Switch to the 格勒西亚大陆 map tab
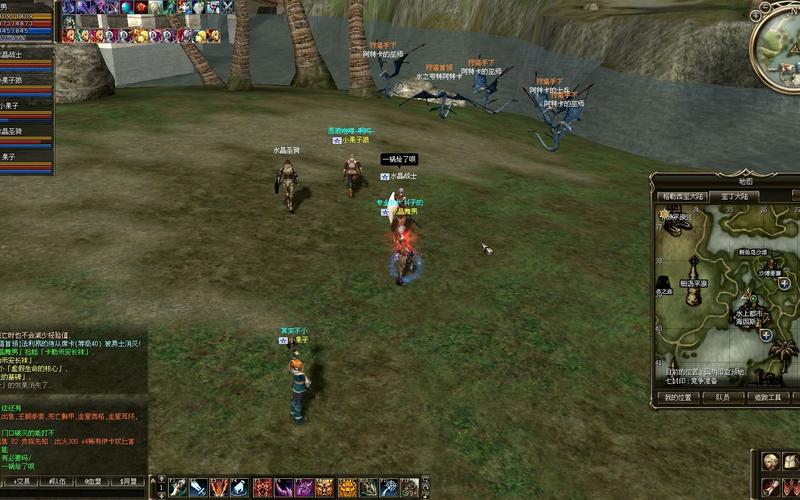This screenshot has height=500, width=800. click(683, 197)
